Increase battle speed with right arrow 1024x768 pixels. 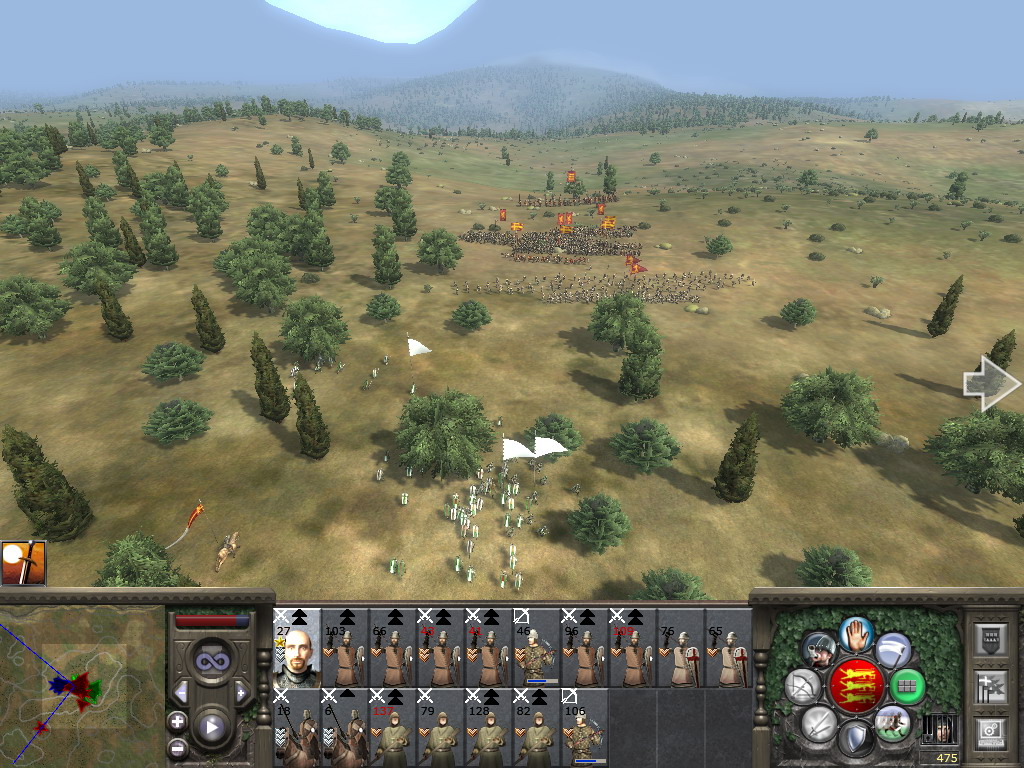241,691
